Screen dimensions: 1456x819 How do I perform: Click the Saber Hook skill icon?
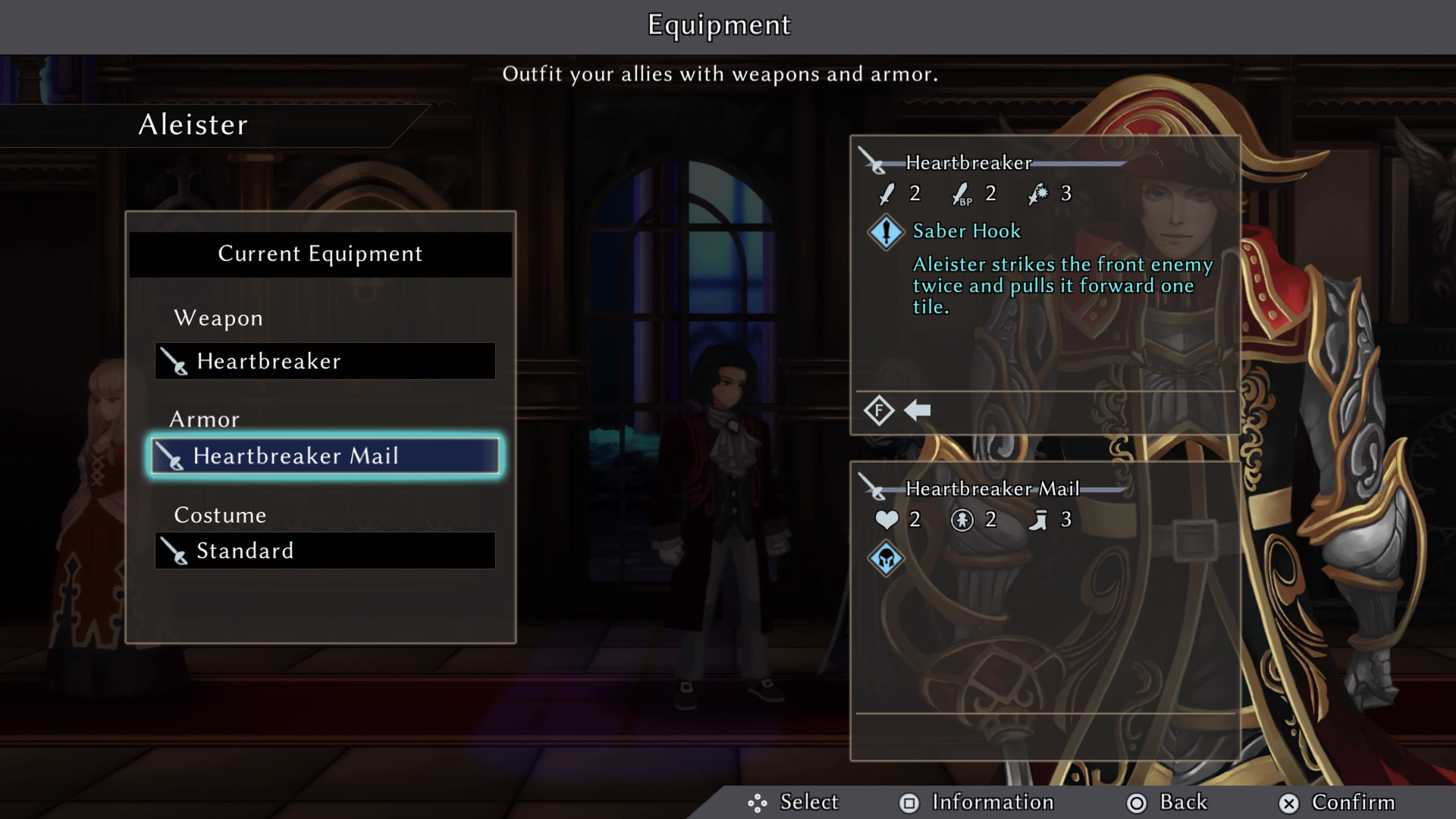(x=886, y=232)
